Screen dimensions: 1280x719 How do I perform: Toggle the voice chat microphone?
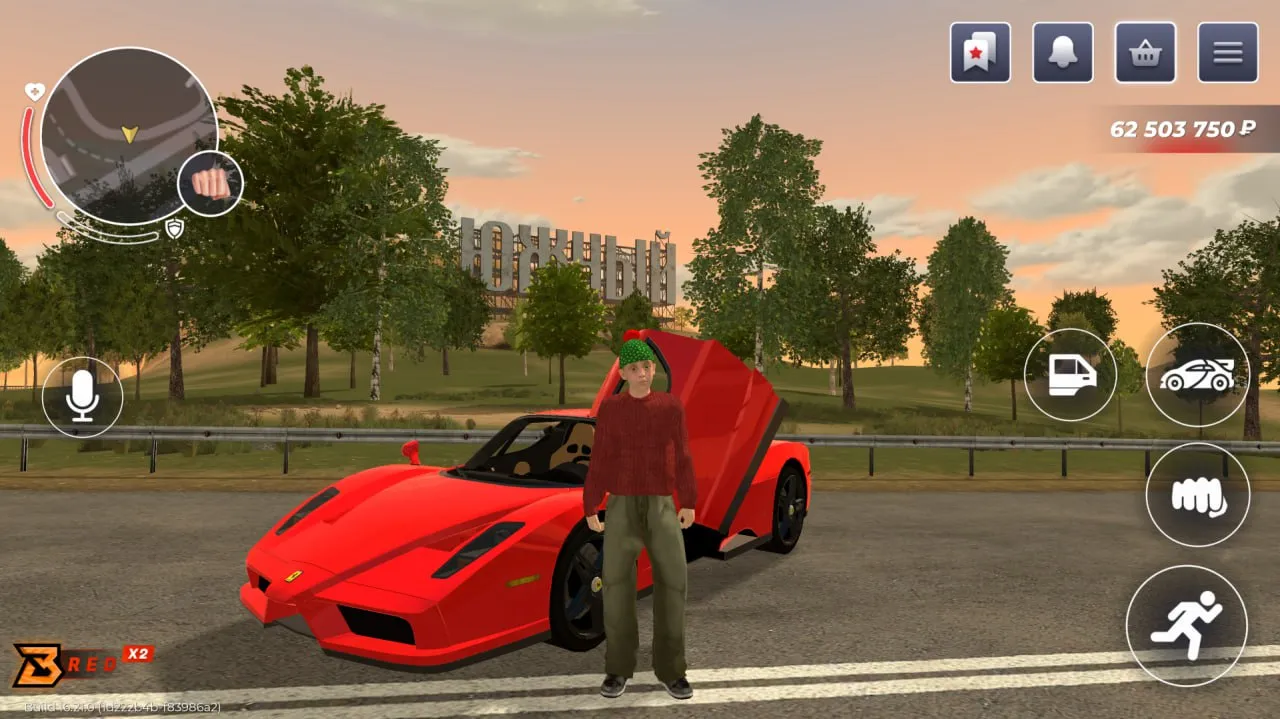82,397
